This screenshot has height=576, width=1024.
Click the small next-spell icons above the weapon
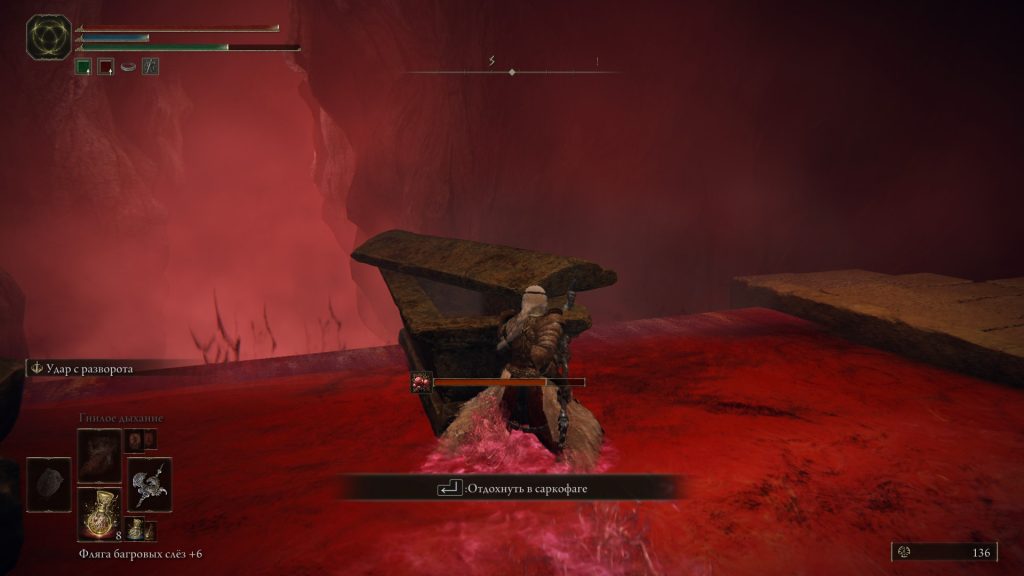140,440
